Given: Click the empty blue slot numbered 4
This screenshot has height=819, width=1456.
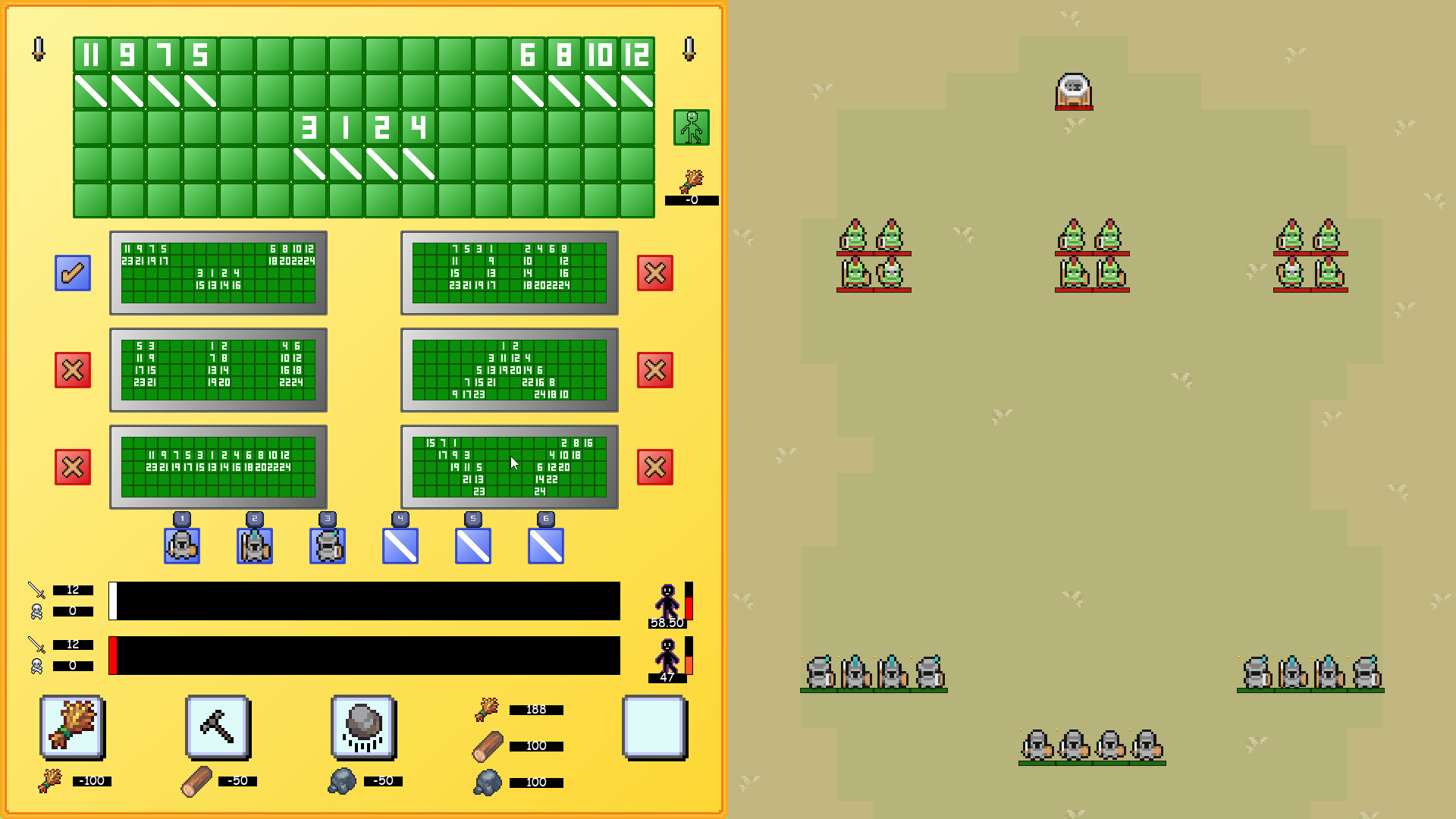Looking at the screenshot, I should click(x=400, y=544).
